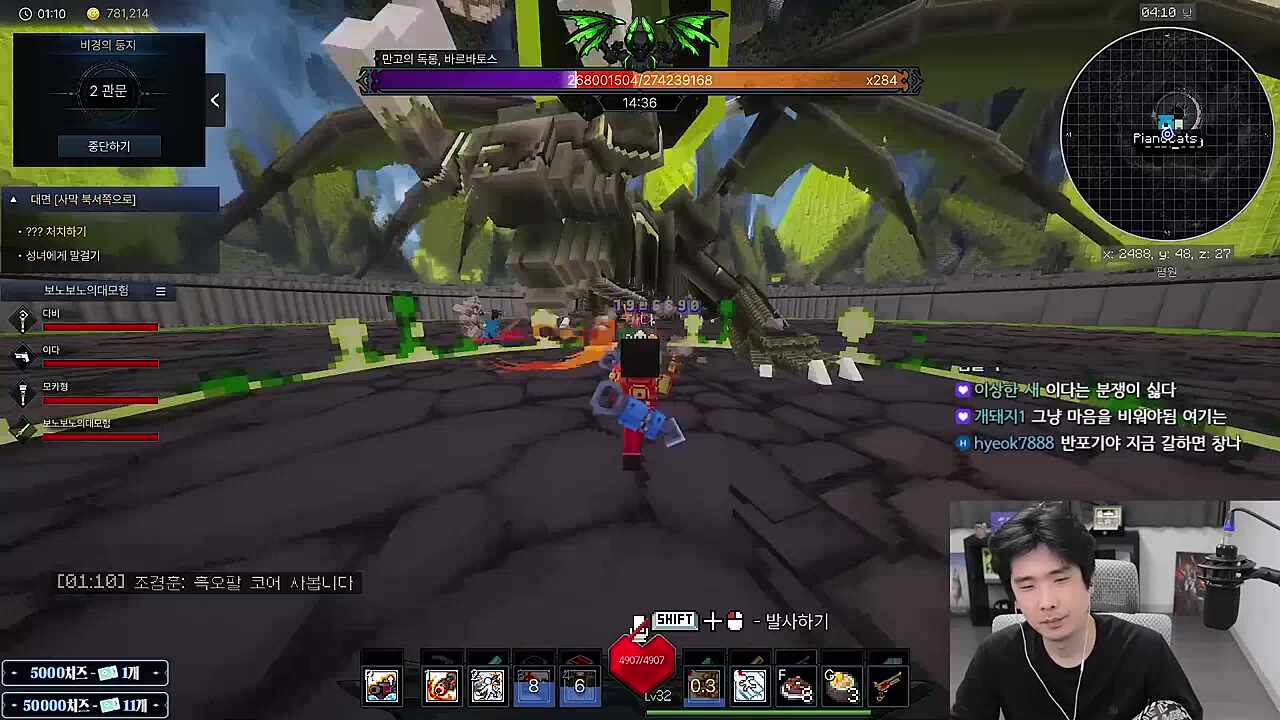This screenshot has height=720, width=1280.
Task: Select the flintlock gun weapon slot
Action: (x=888, y=686)
